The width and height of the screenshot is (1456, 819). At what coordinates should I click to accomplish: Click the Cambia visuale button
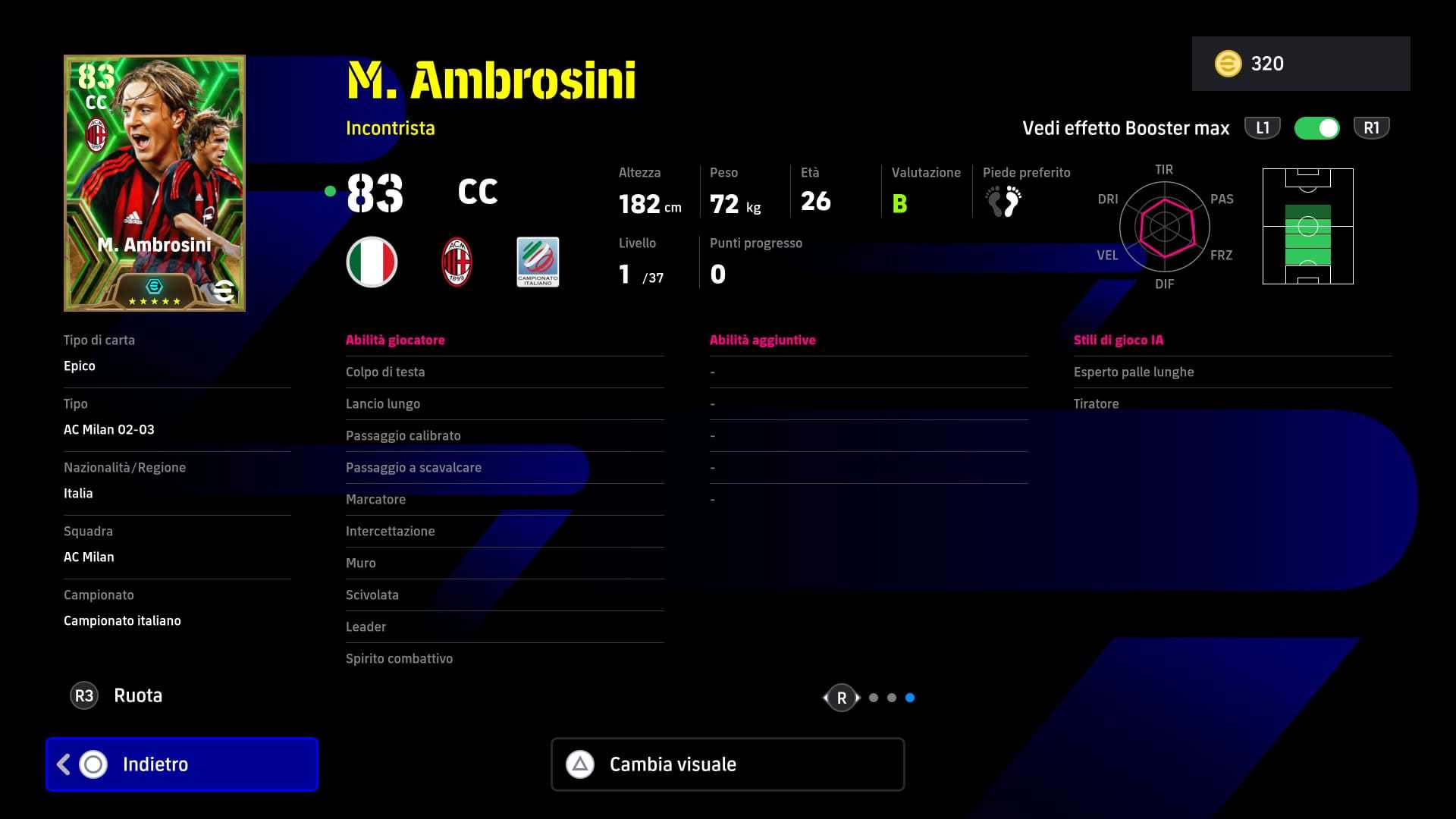[727, 764]
